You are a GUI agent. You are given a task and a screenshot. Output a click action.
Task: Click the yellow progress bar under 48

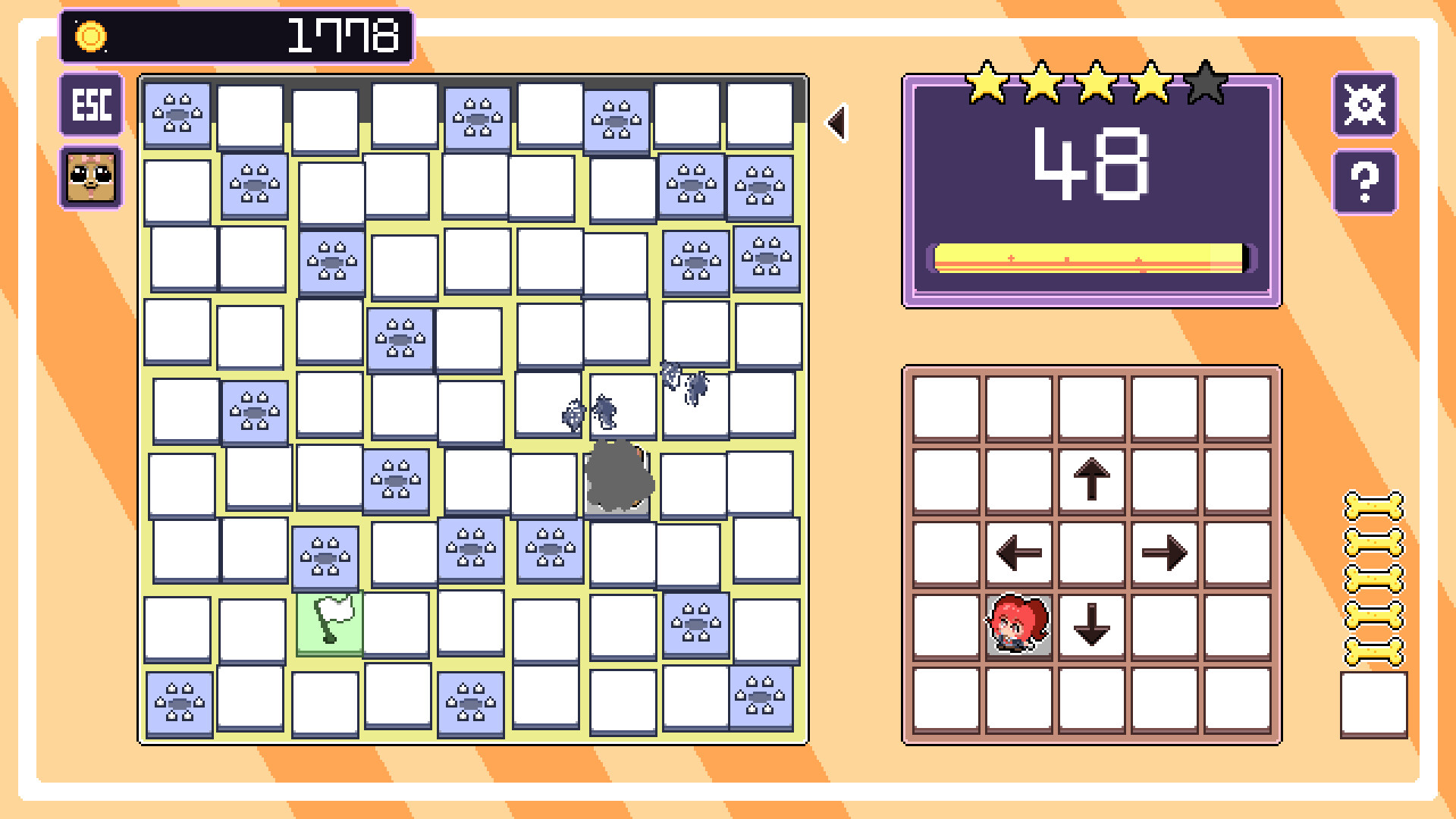1090,258
